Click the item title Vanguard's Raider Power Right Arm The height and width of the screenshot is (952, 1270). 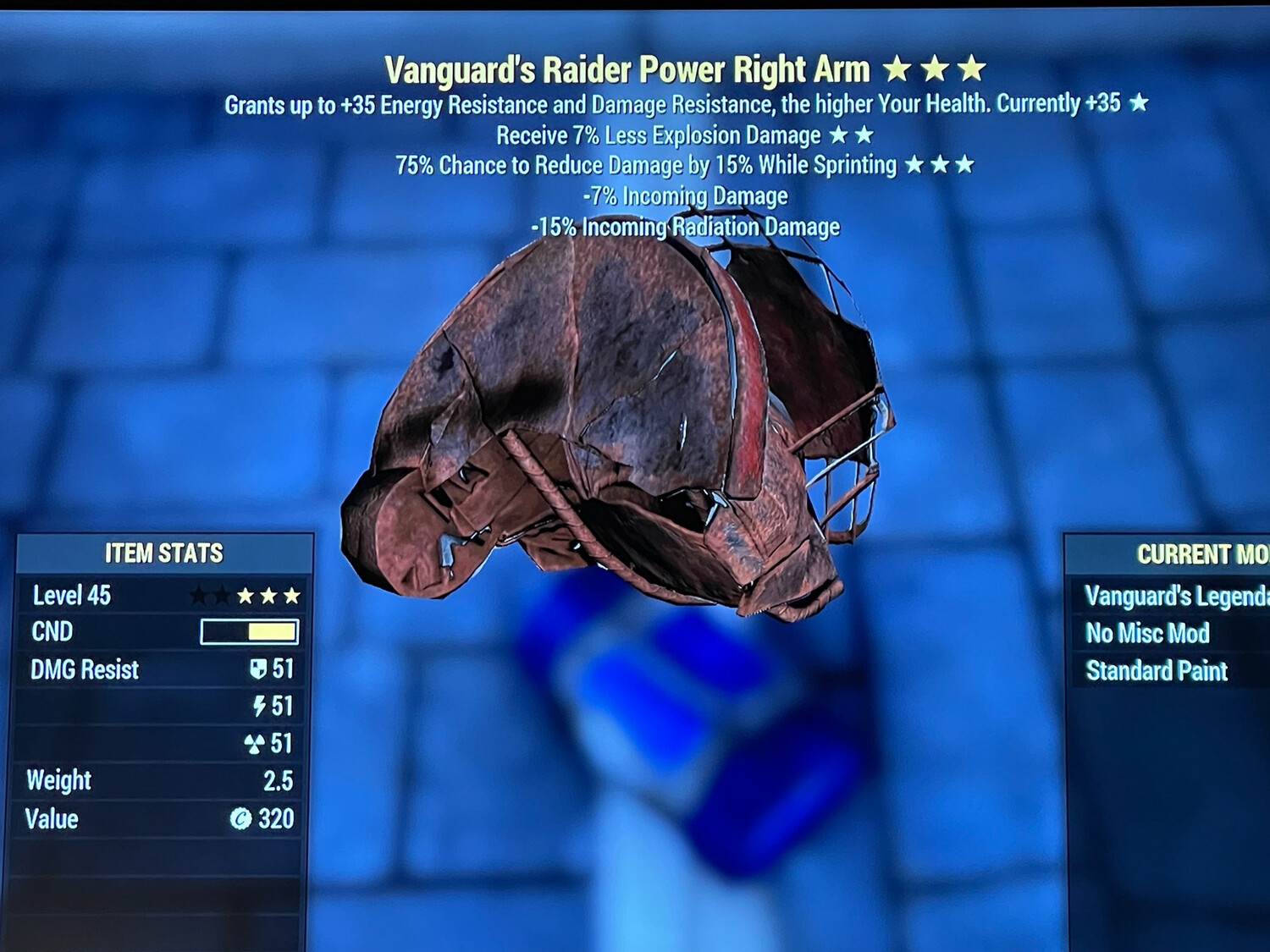tap(631, 68)
